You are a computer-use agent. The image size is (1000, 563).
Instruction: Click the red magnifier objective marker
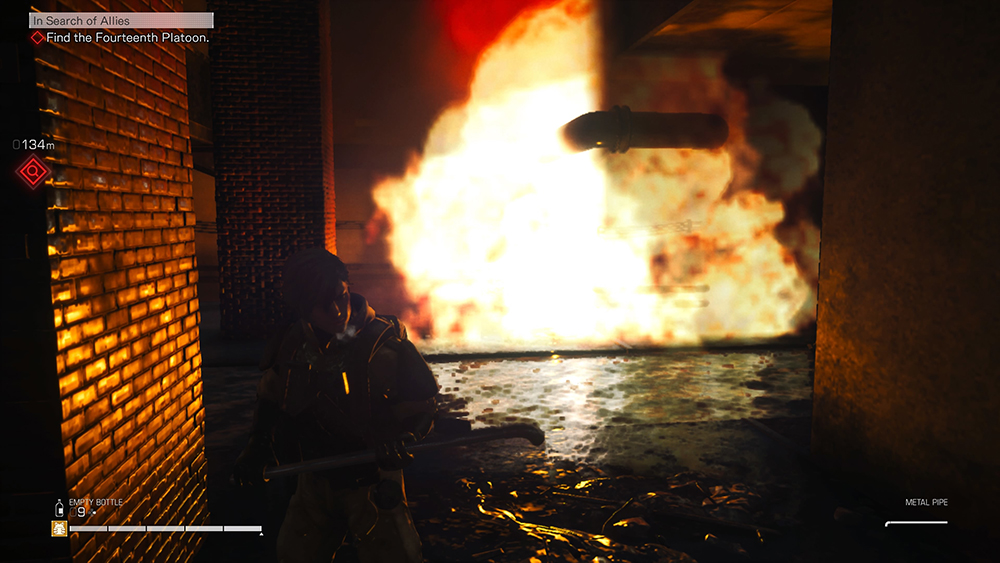[x=32, y=173]
